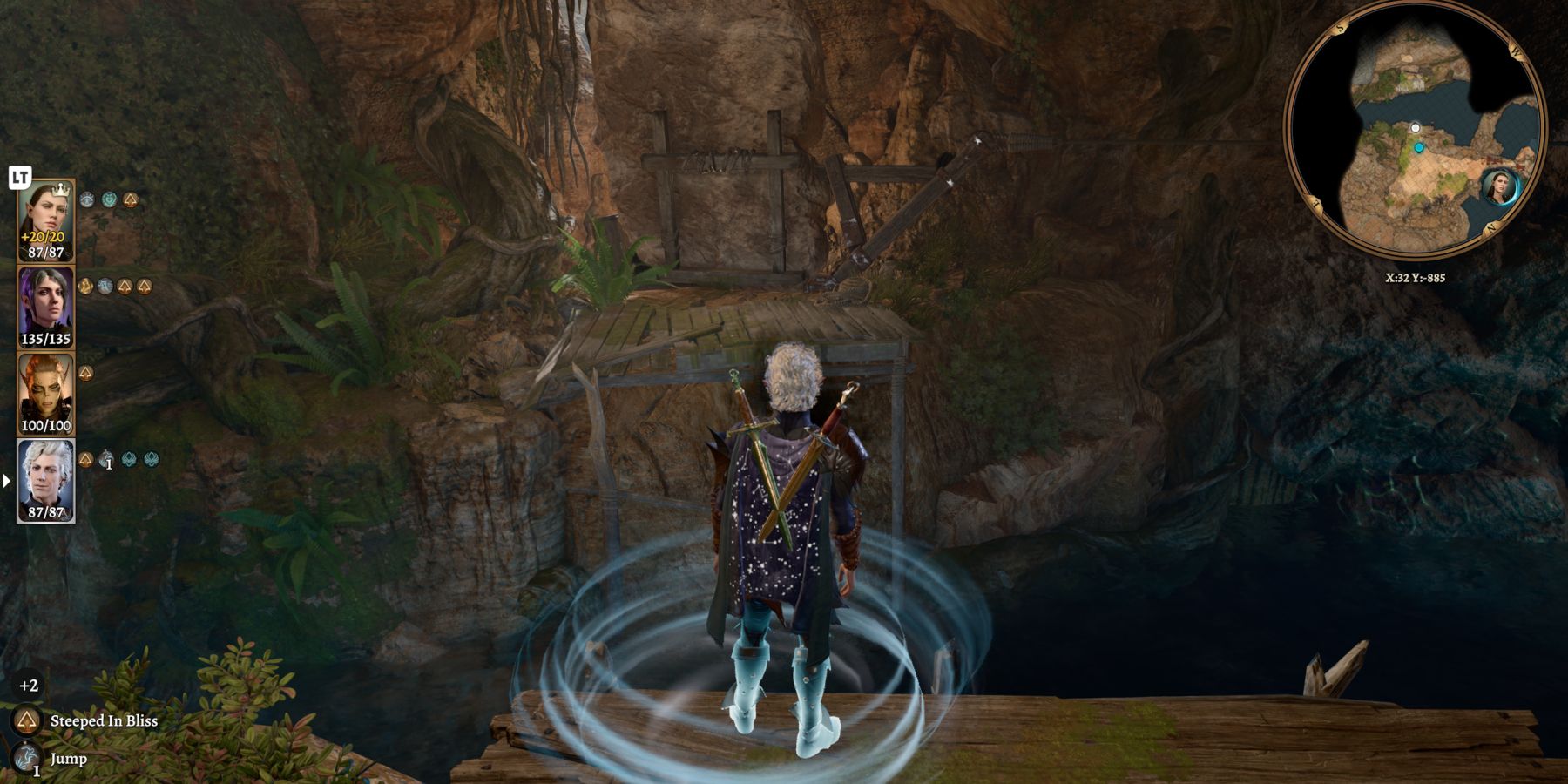Image resolution: width=1568 pixels, height=784 pixels.
Task: Select Astarion's portrait showing 87/87
Action: tap(44, 482)
